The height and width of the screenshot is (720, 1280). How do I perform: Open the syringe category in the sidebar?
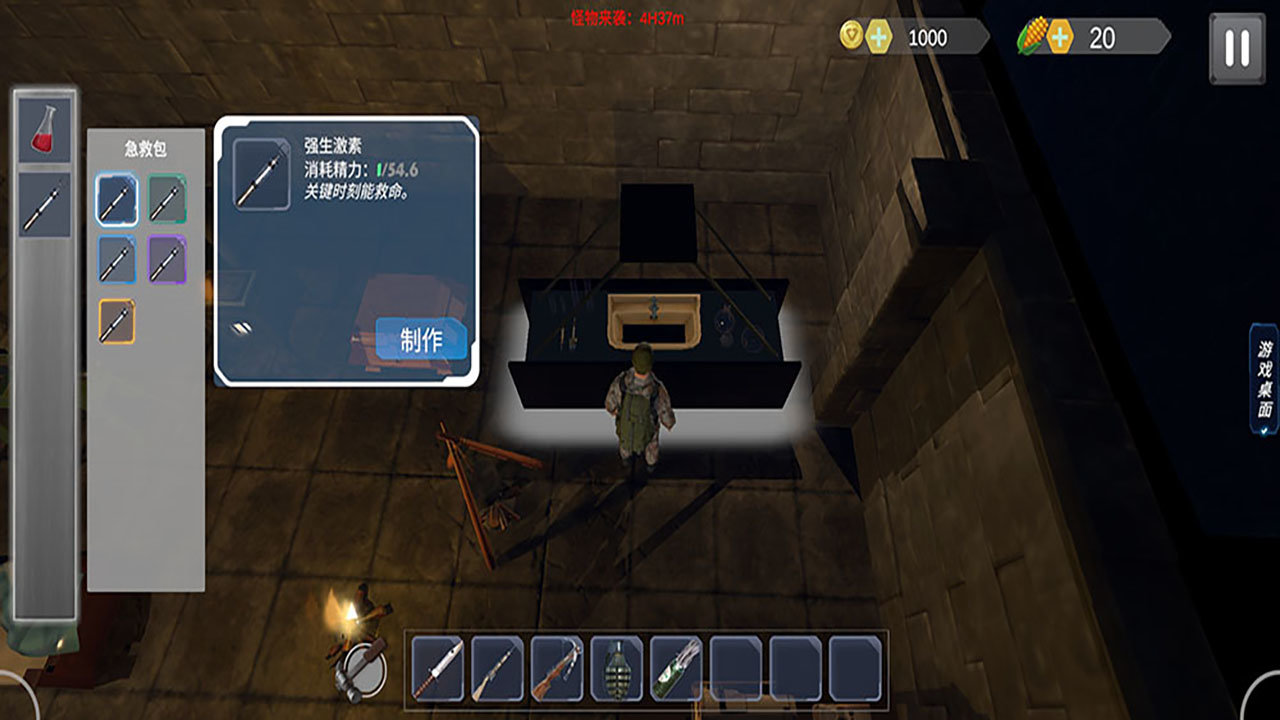45,205
